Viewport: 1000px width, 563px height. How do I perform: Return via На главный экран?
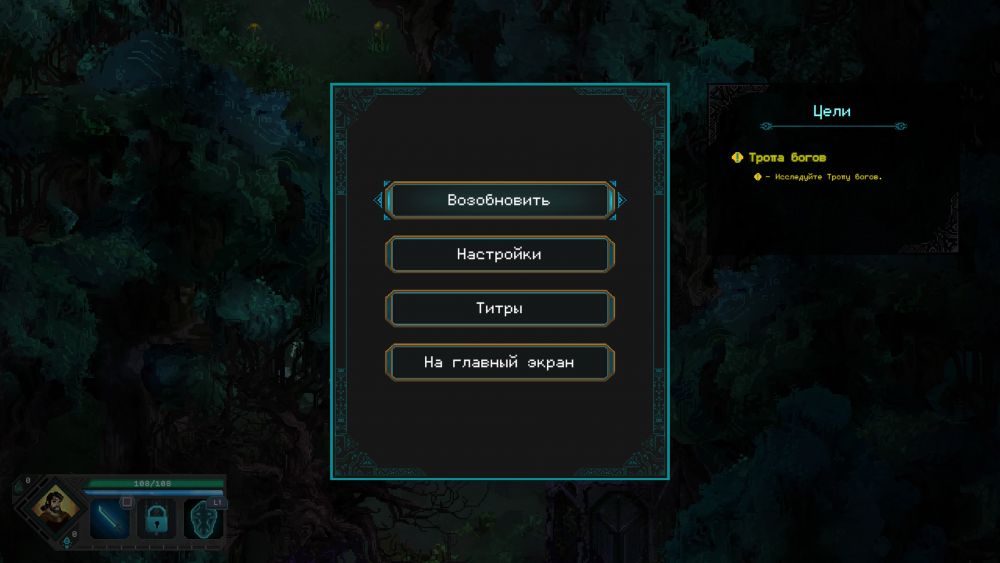499,362
